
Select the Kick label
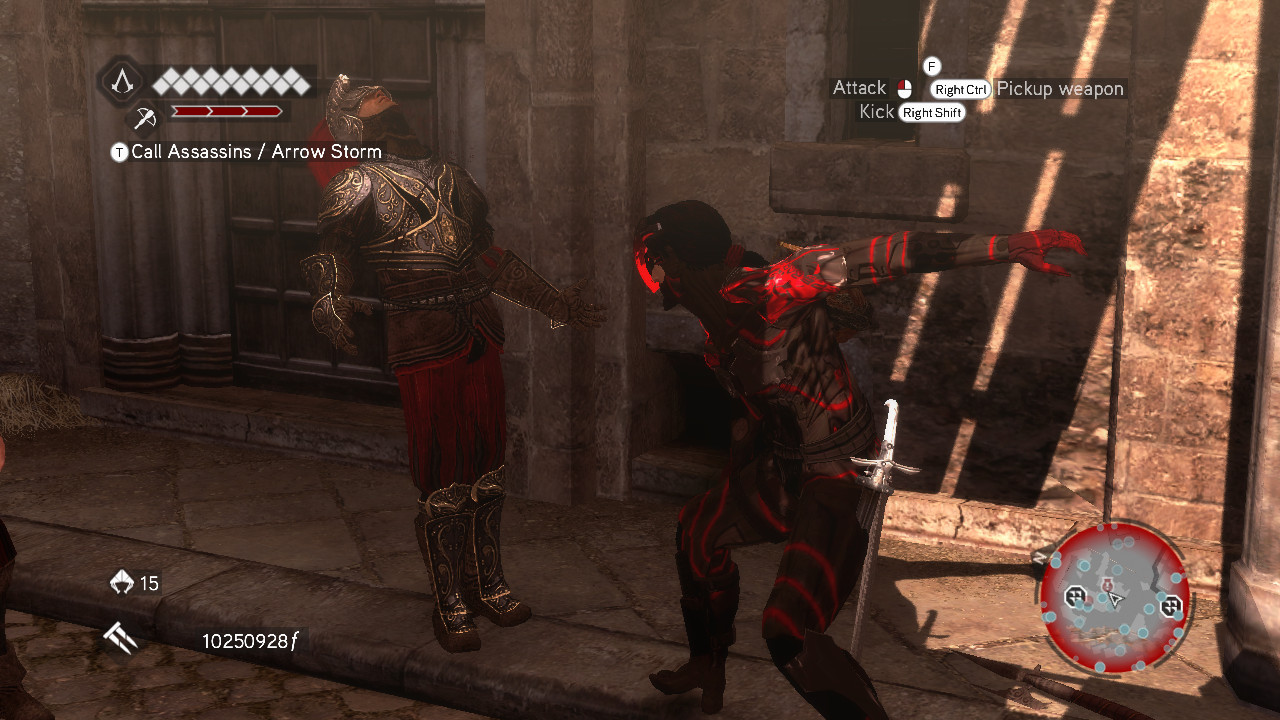pyautogui.click(x=876, y=112)
